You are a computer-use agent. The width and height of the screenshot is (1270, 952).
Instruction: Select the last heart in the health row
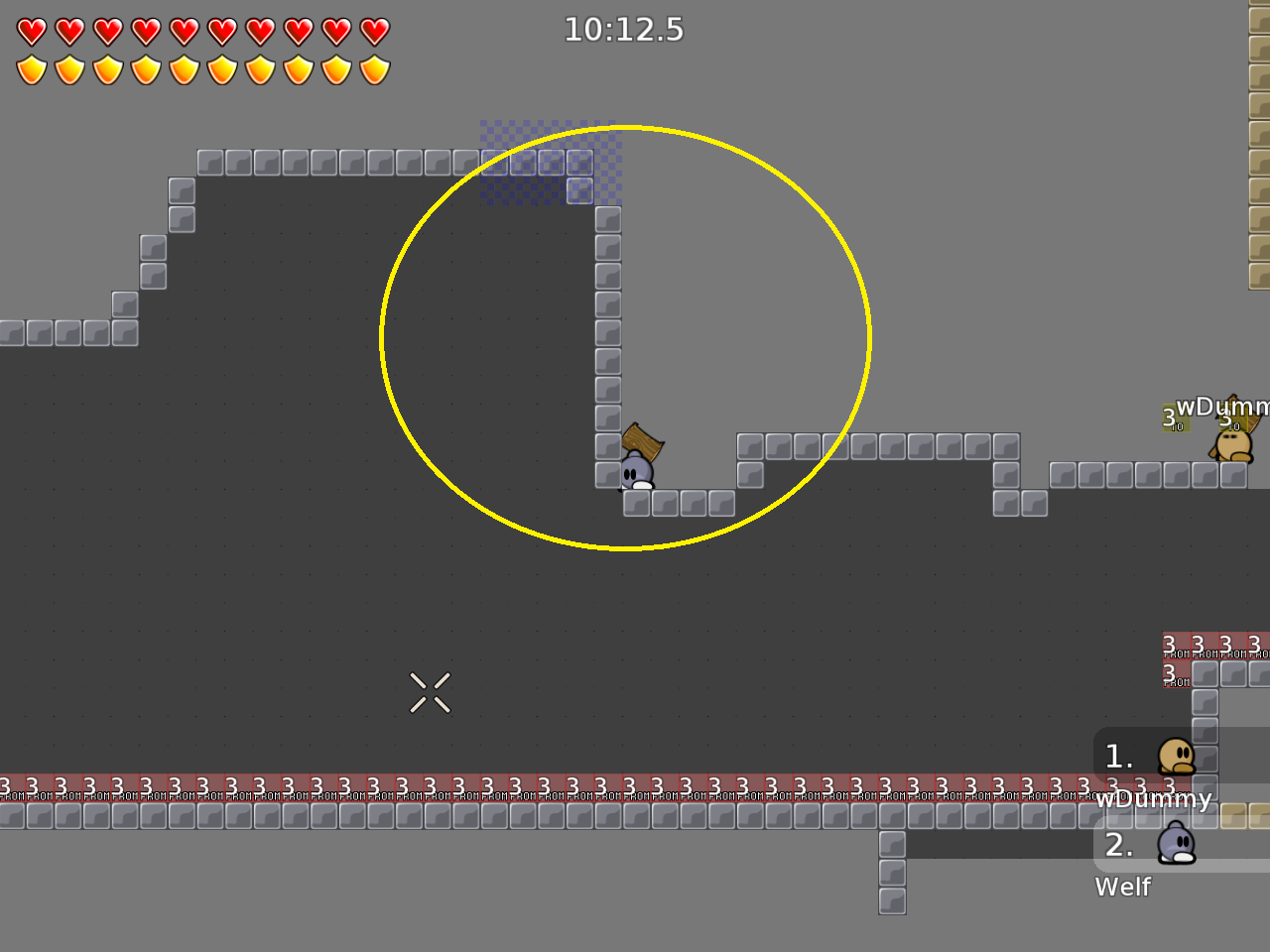[x=374, y=30]
